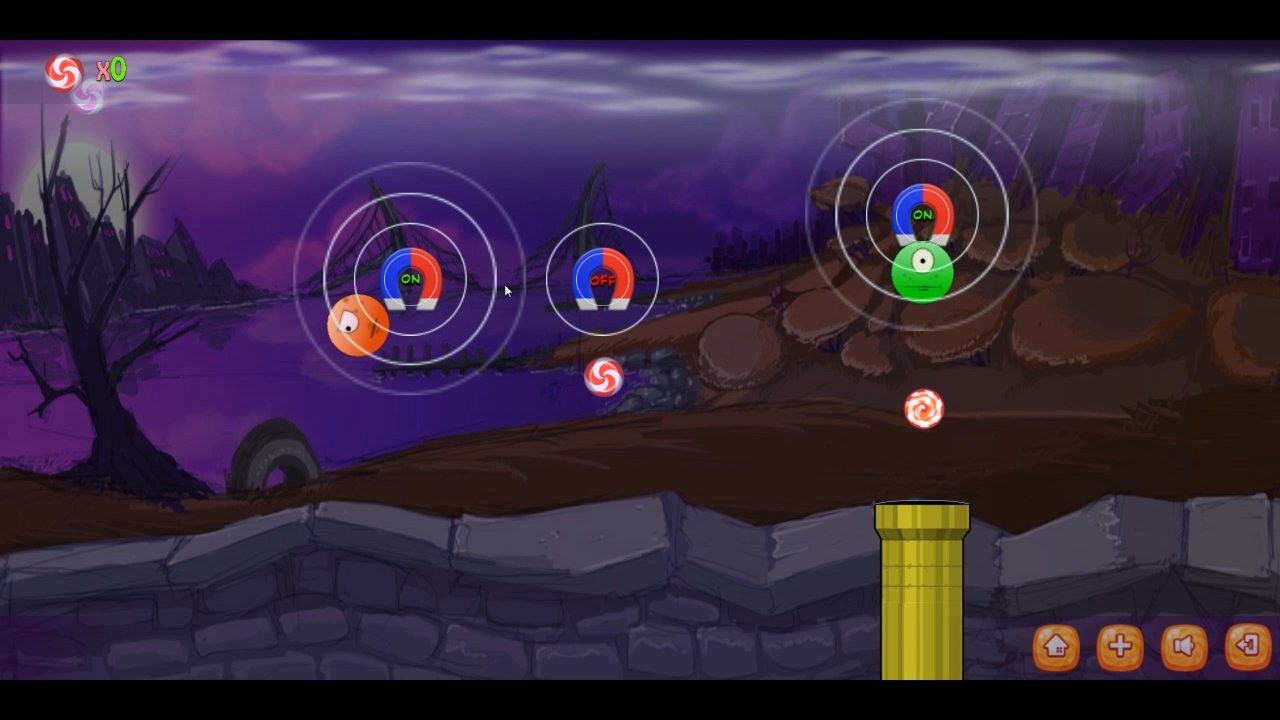Click the home icon

(1057, 648)
